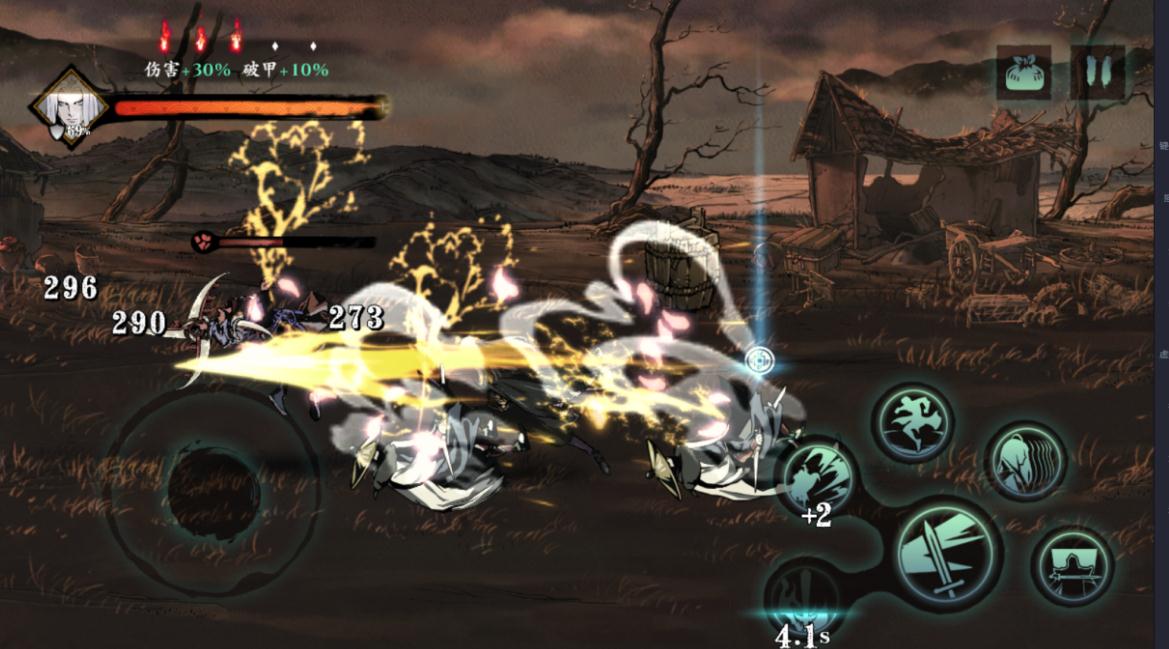
Task: Pause the game with the pause button
Action: [1097, 73]
